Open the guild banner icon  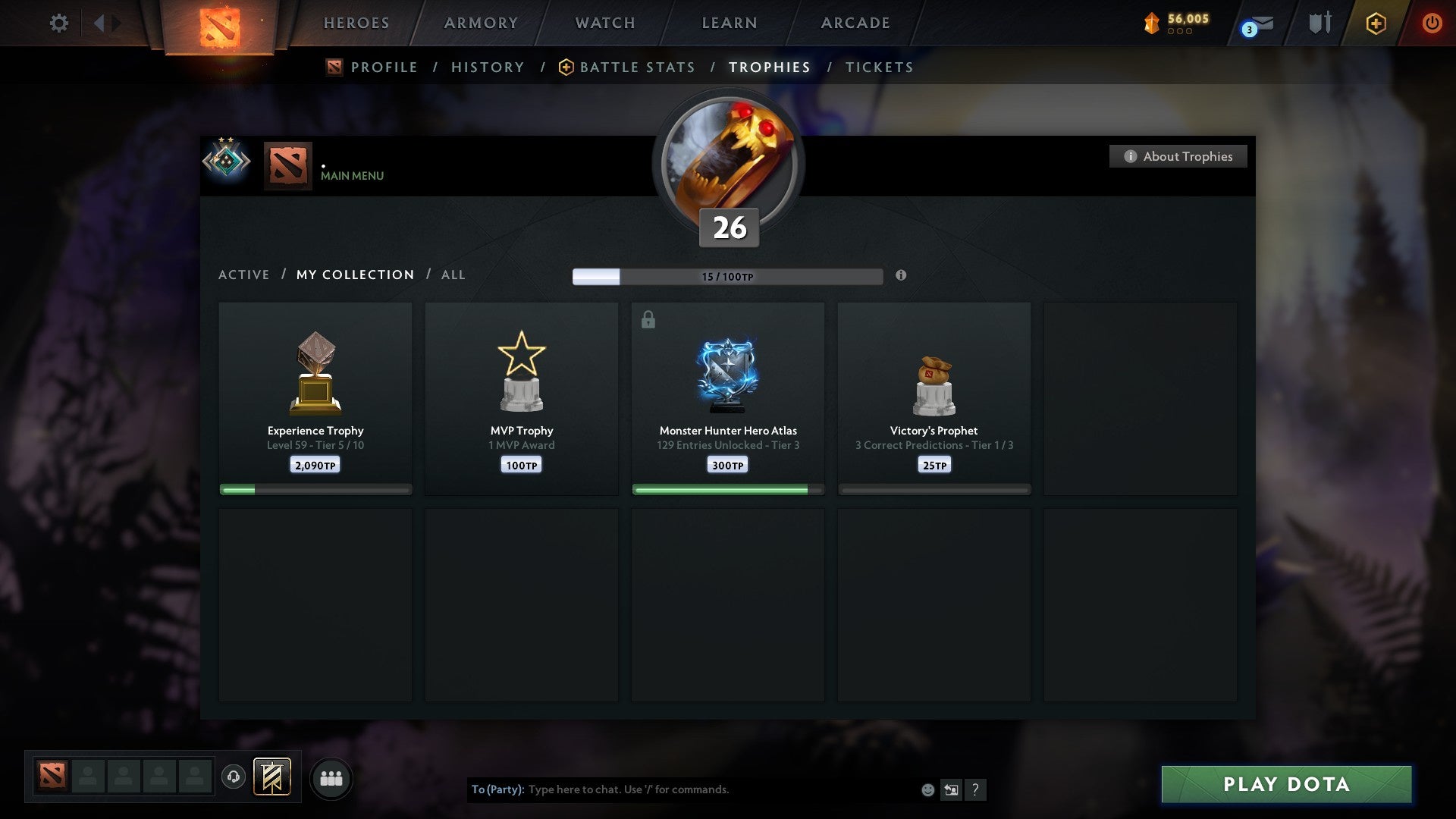click(272, 777)
